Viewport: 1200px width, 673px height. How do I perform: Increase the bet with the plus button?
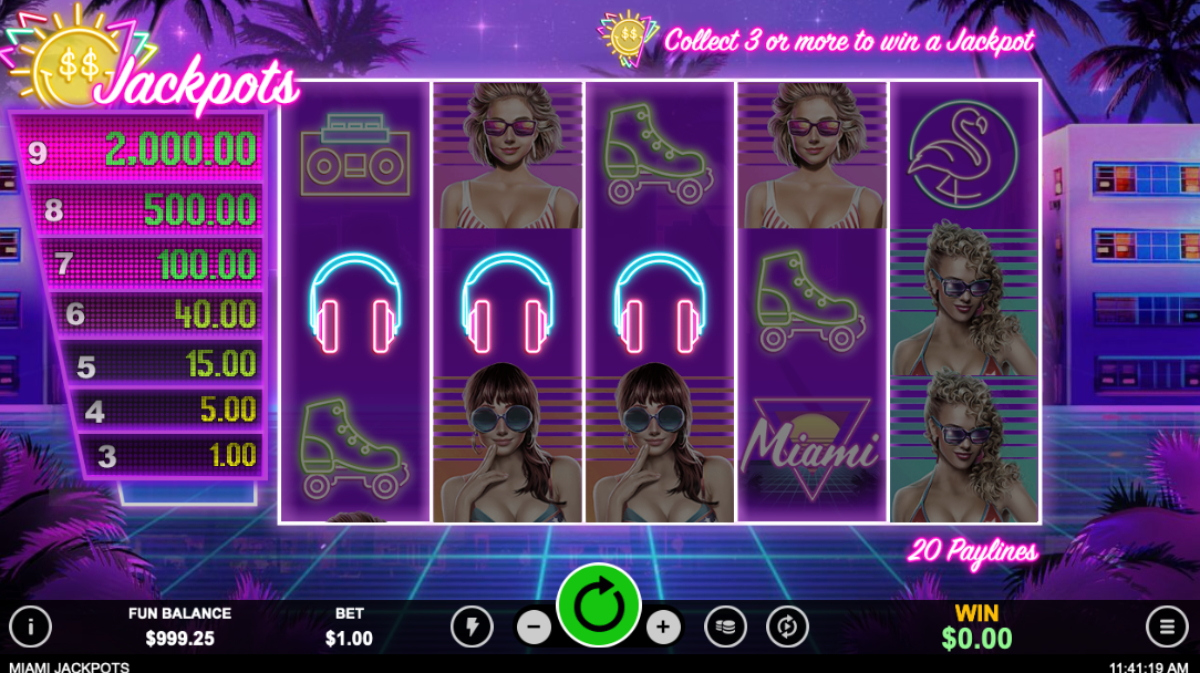pyautogui.click(x=663, y=628)
